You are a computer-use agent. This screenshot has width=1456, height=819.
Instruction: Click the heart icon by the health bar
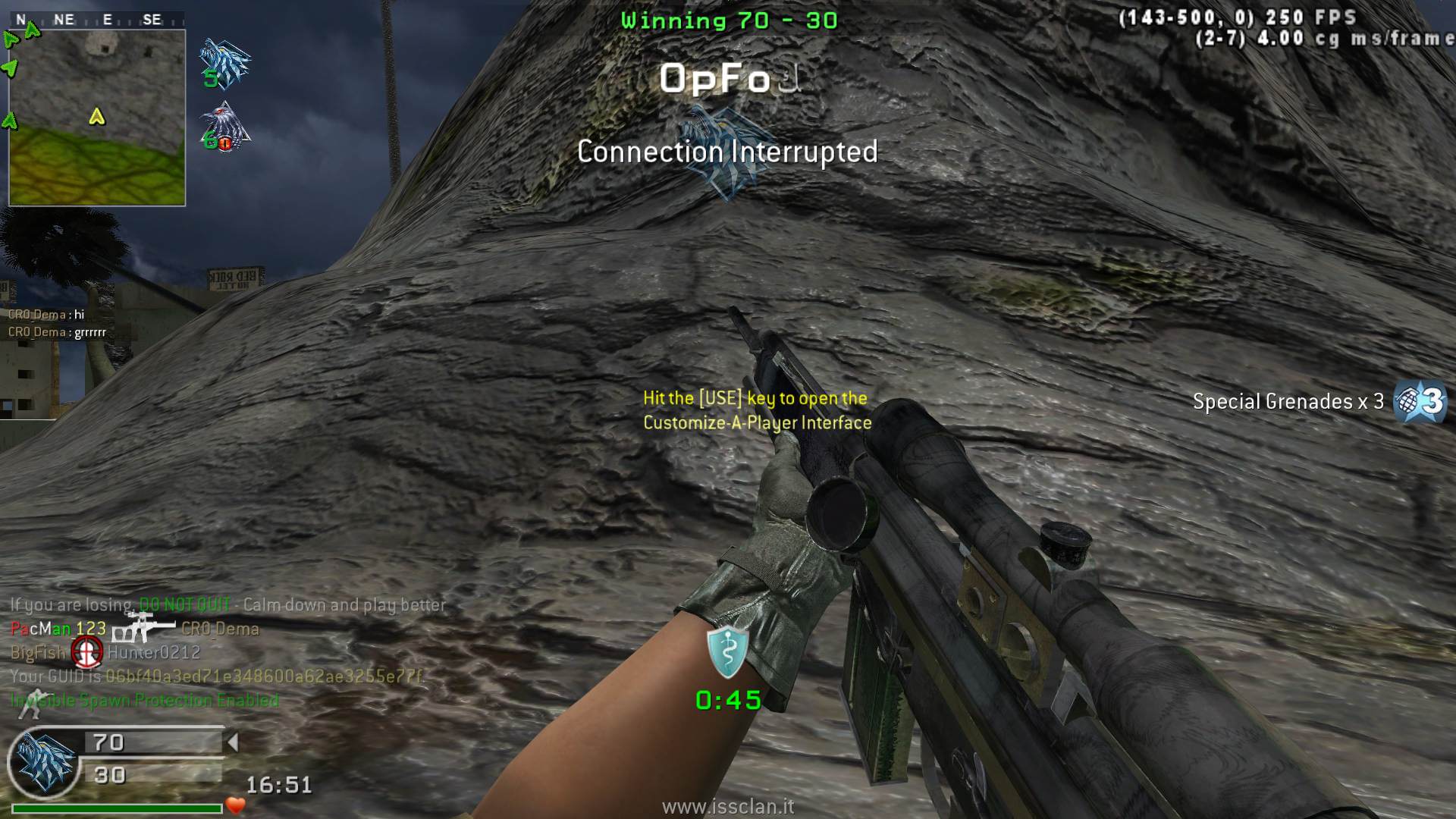click(x=236, y=805)
